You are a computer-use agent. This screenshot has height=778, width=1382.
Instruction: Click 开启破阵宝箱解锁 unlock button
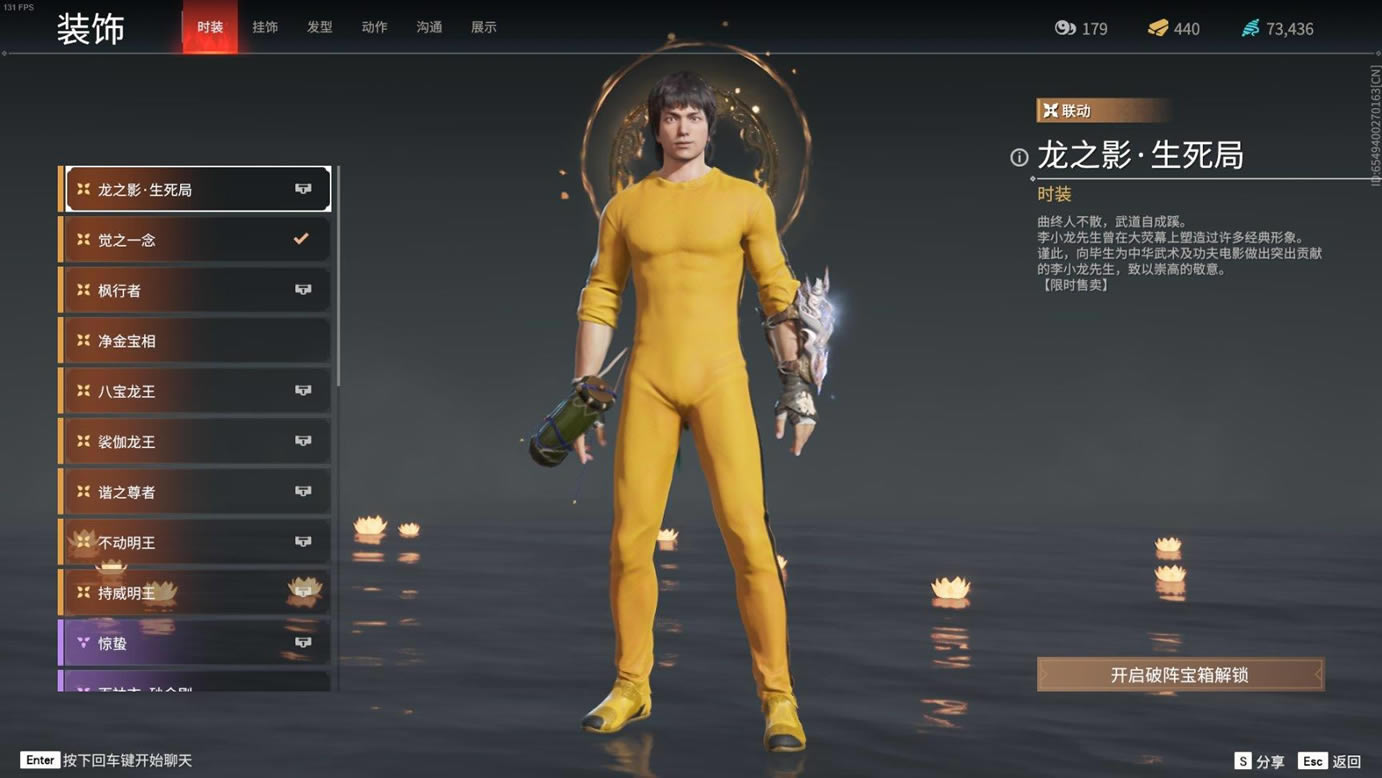click(x=1180, y=675)
